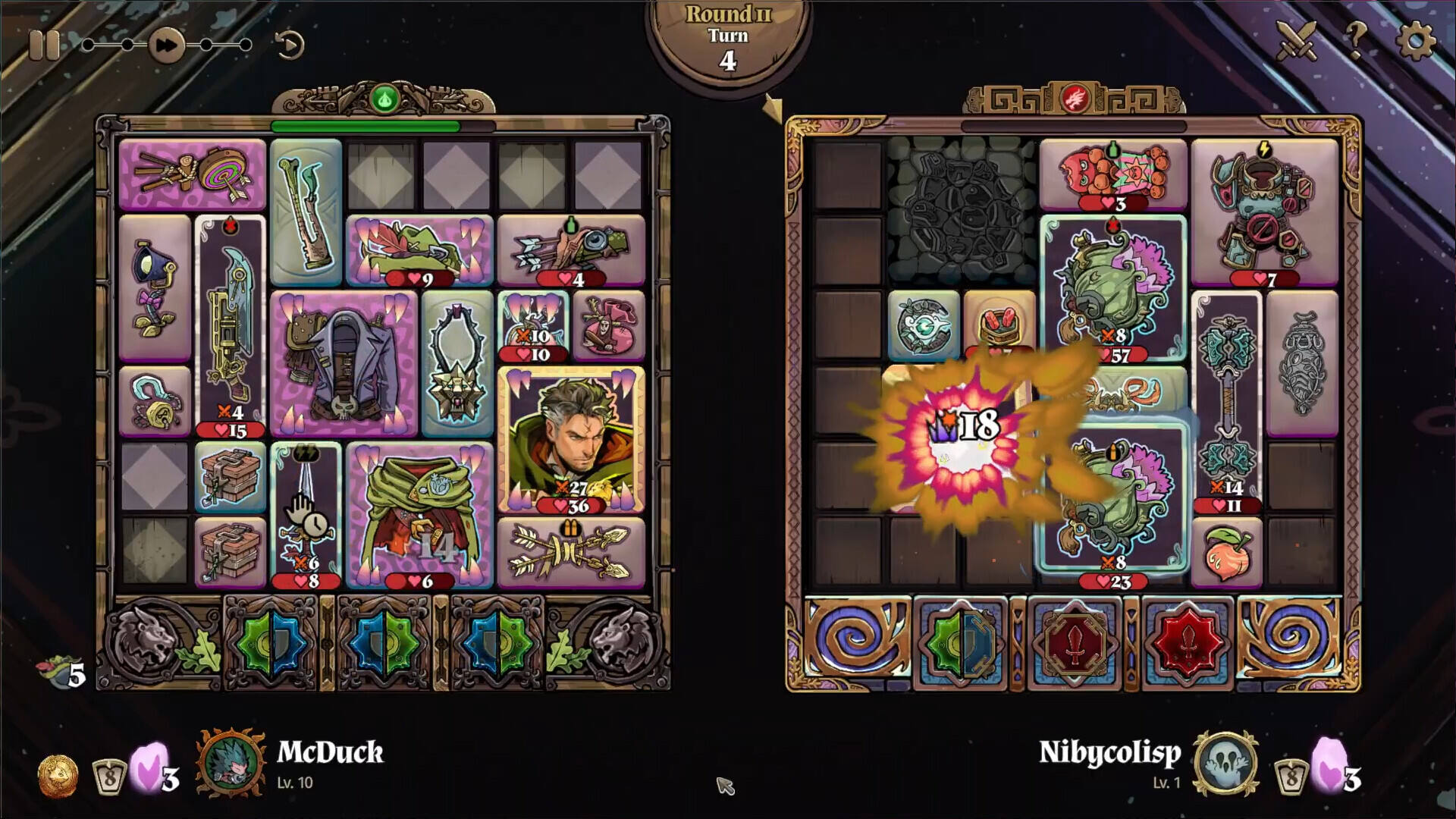
Task: Click the fast-forward speed button
Action: point(166,45)
